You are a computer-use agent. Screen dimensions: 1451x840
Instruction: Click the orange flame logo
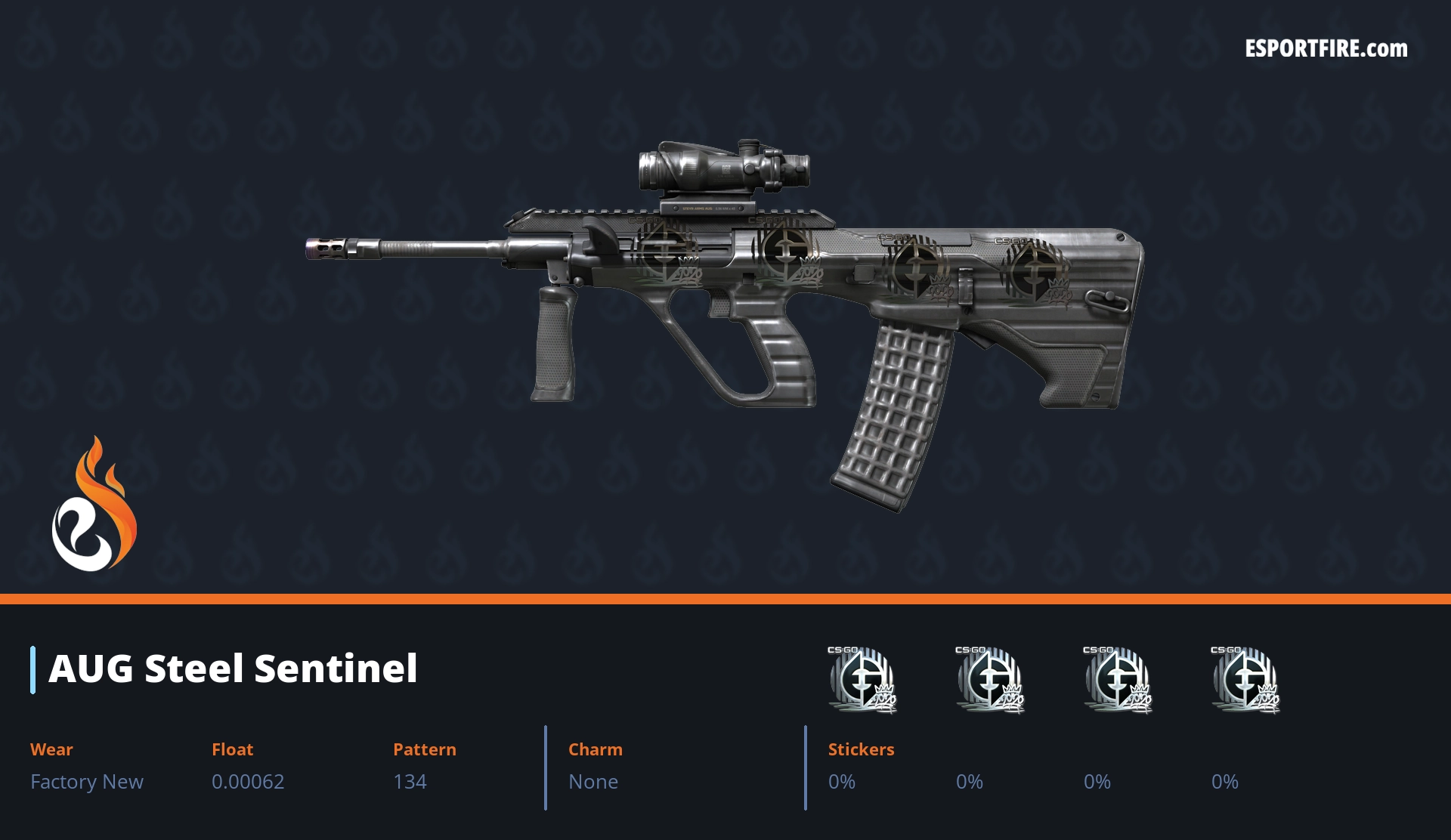pyautogui.click(x=94, y=505)
